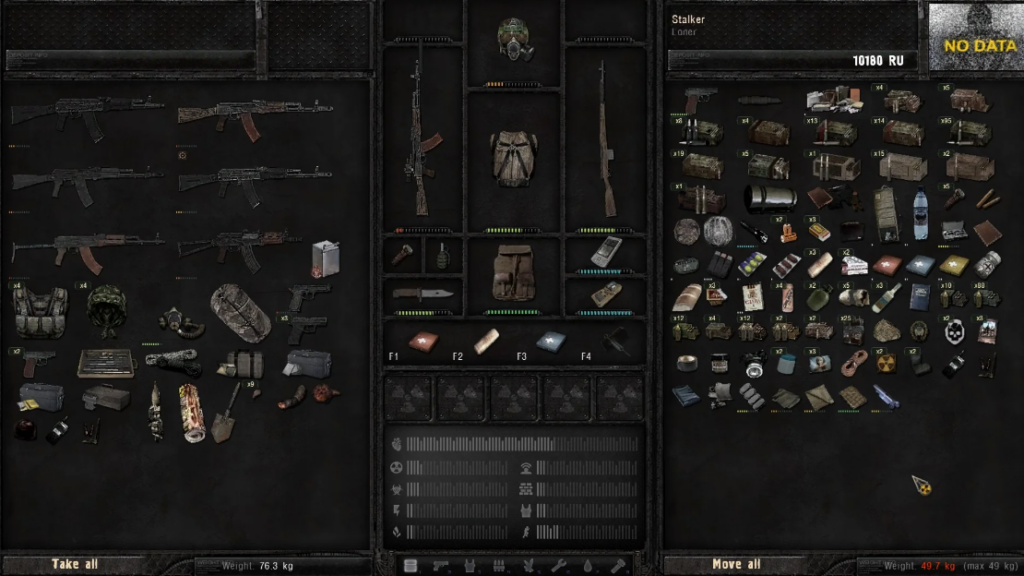Select the equipped helmet with gas mask
The height and width of the screenshot is (576, 1024).
click(514, 39)
